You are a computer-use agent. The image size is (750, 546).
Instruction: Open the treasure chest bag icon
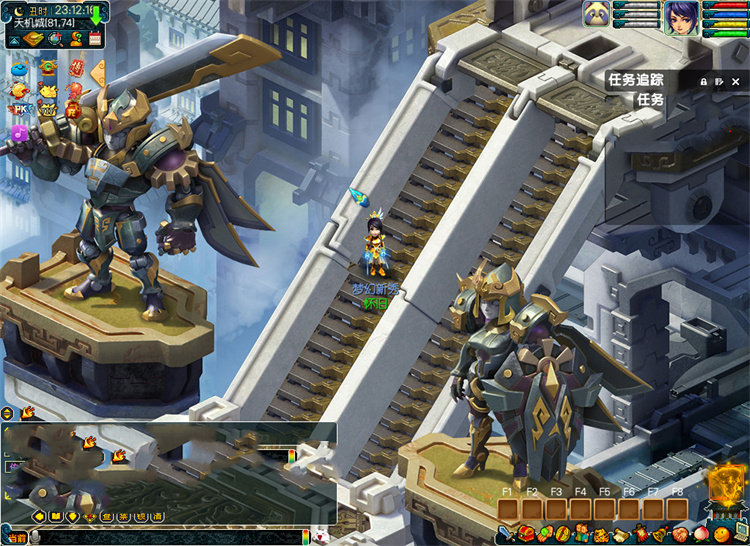[527, 534]
